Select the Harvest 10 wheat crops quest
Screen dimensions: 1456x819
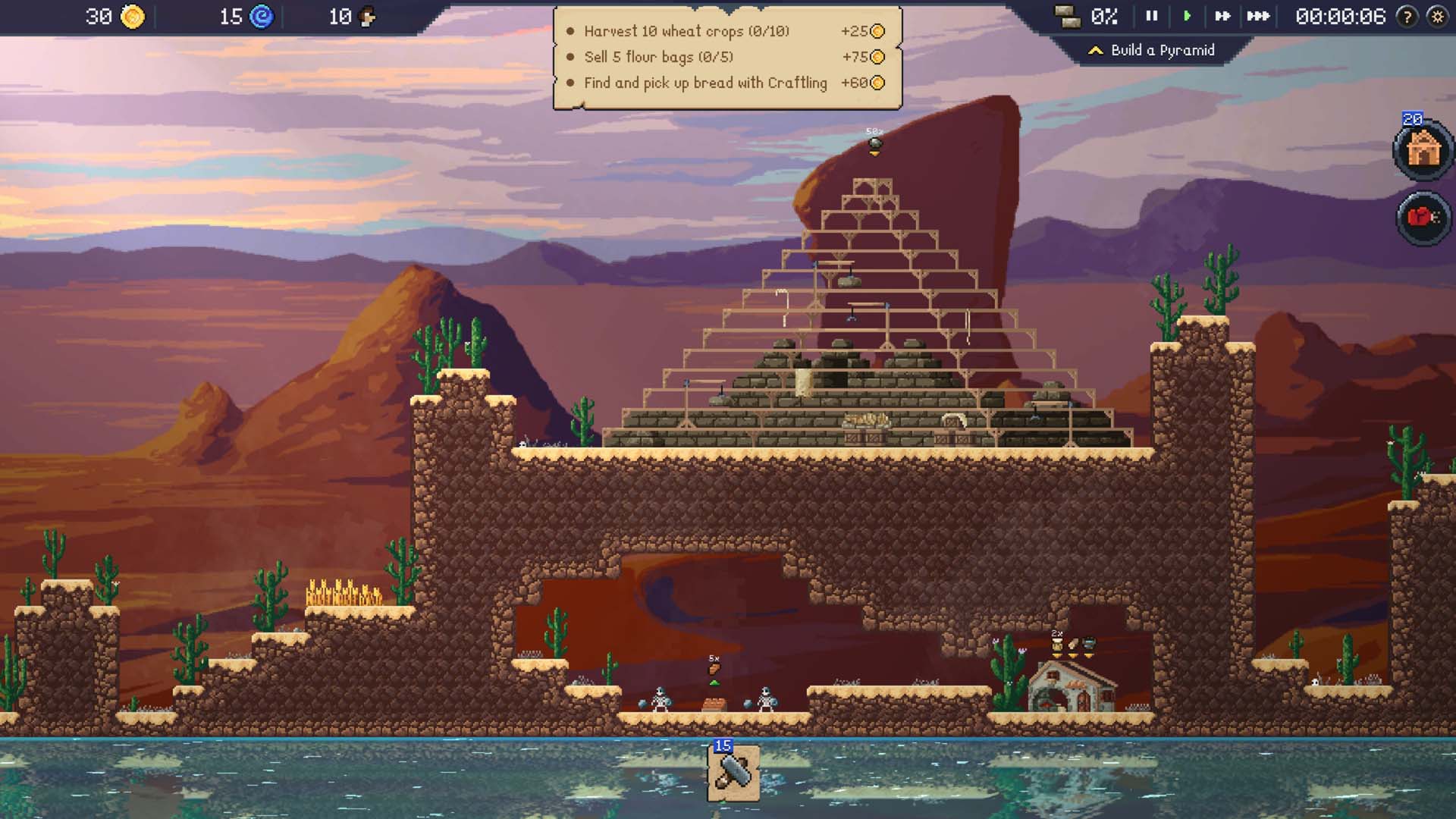pos(685,32)
